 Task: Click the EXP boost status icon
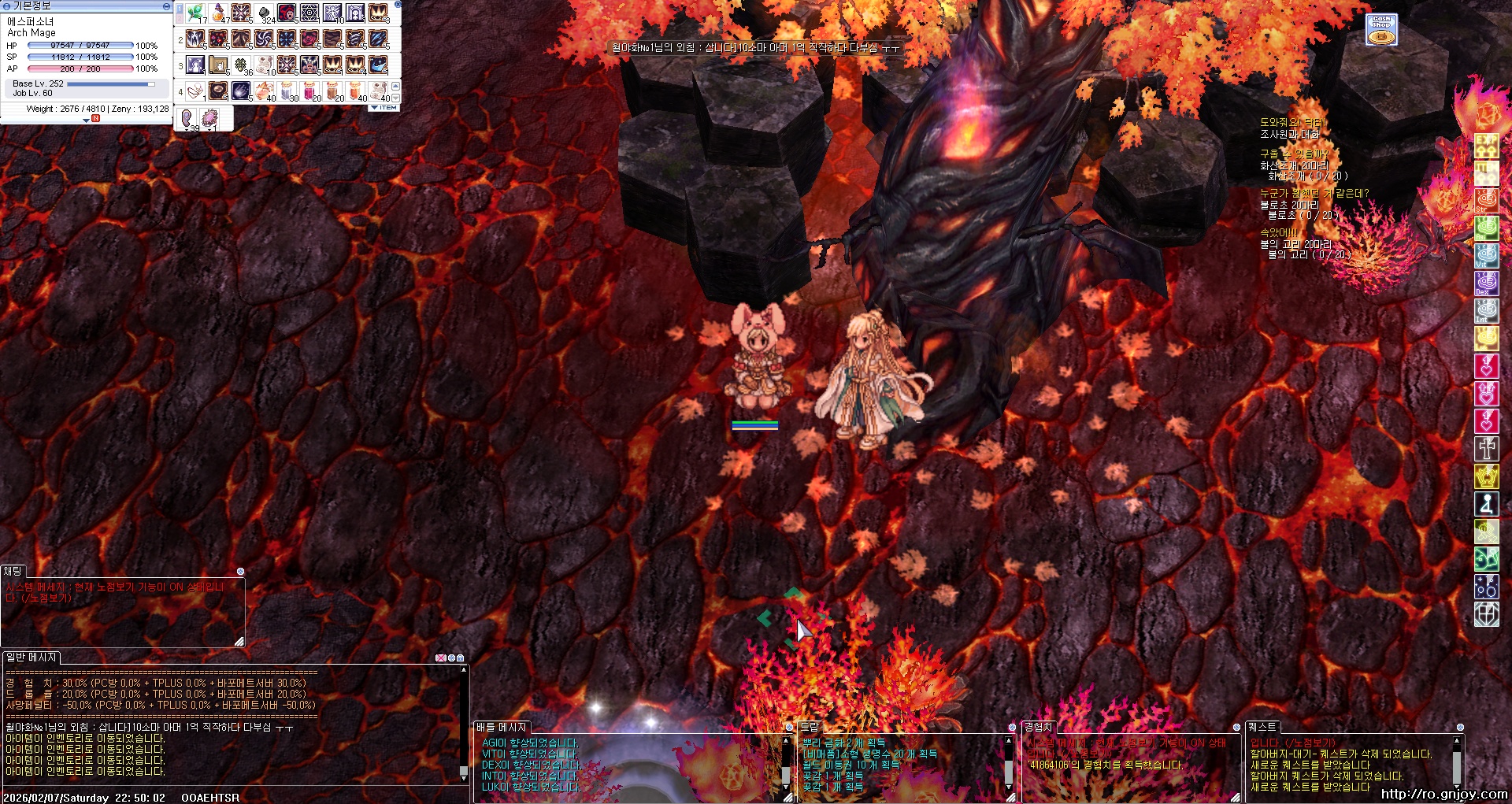pos(1486,146)
